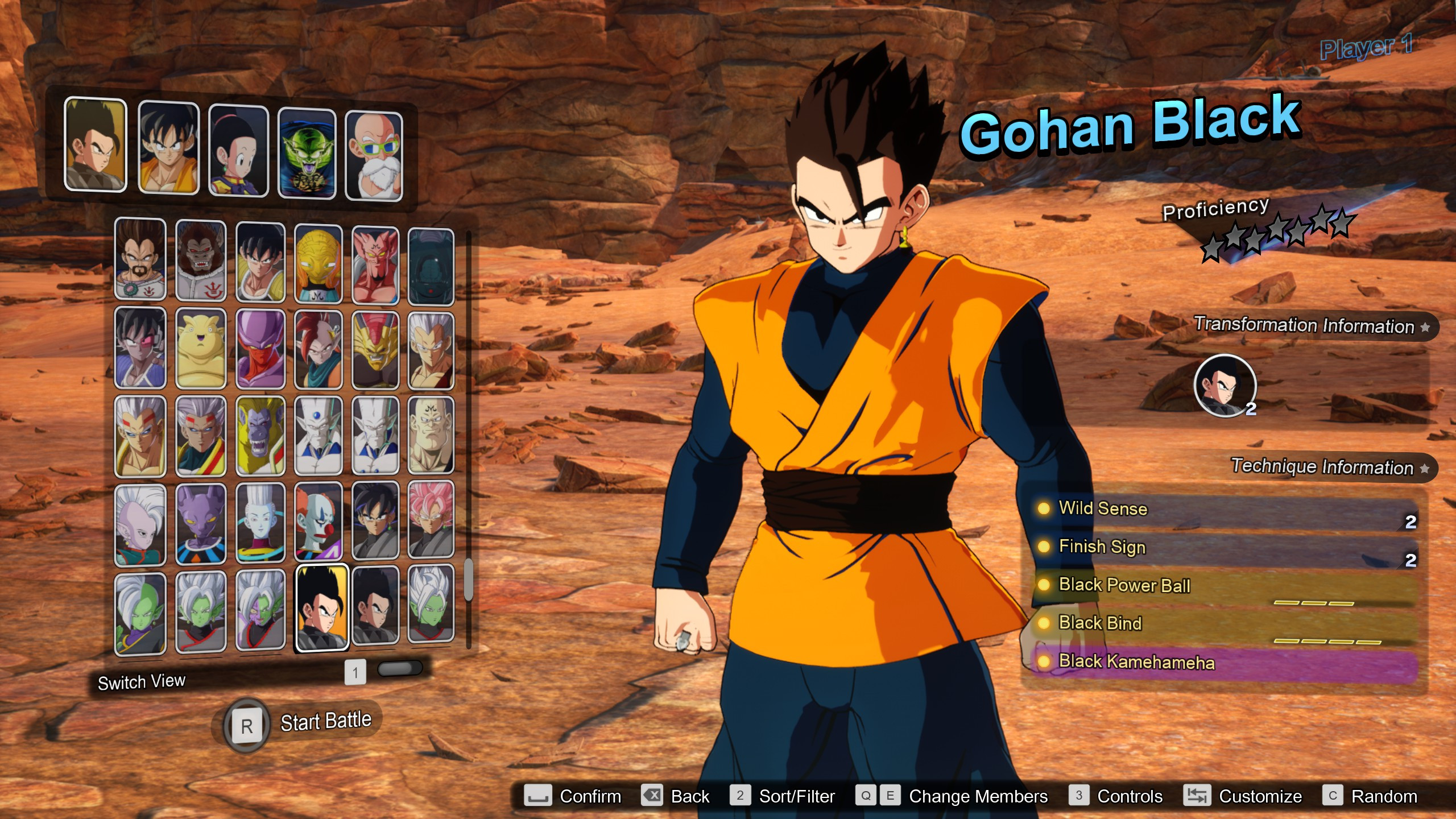Open the Sort/Filter options

click(795, 796)
